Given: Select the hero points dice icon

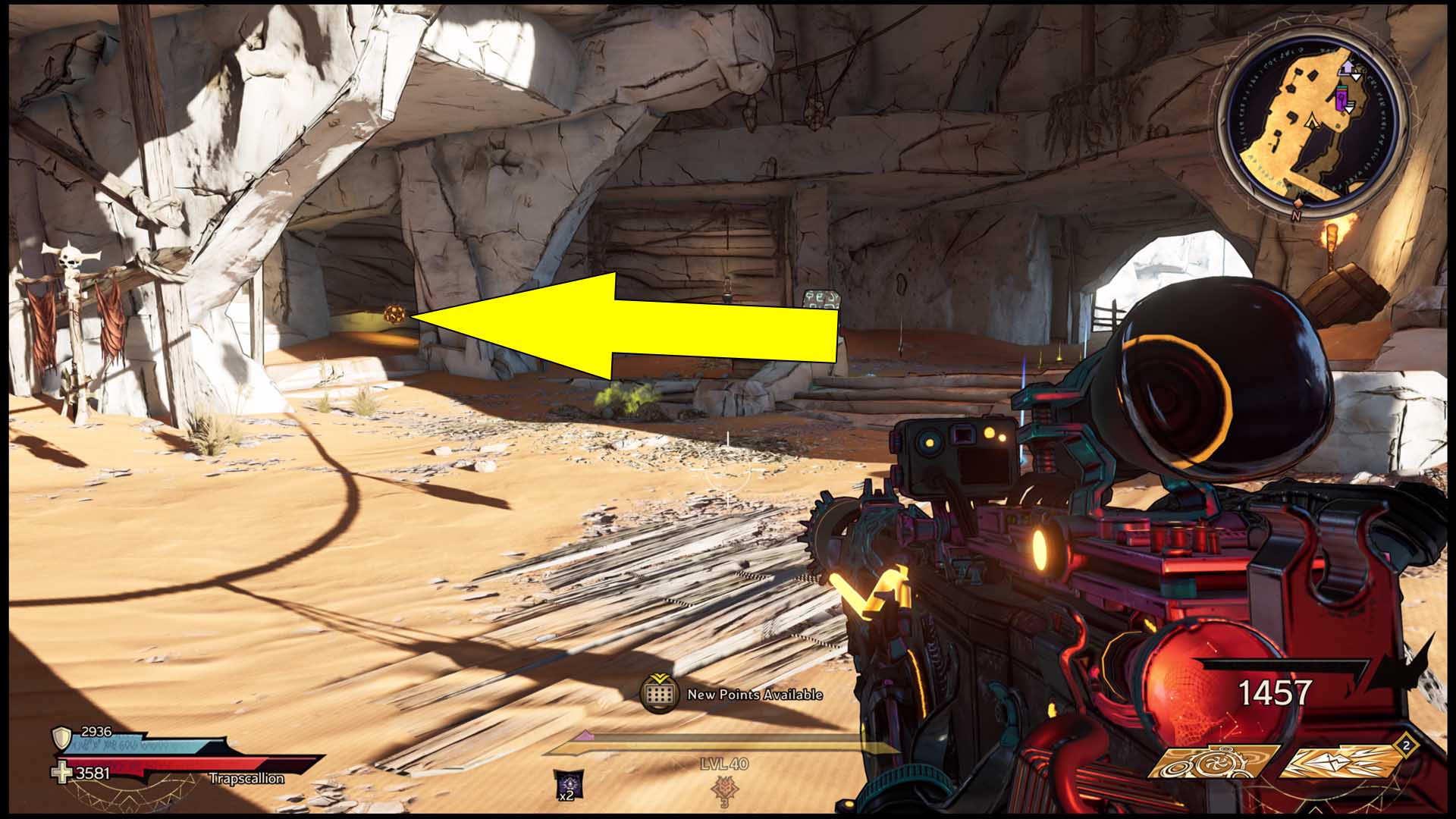Looking at the screenshot, I should coord(661,694).
